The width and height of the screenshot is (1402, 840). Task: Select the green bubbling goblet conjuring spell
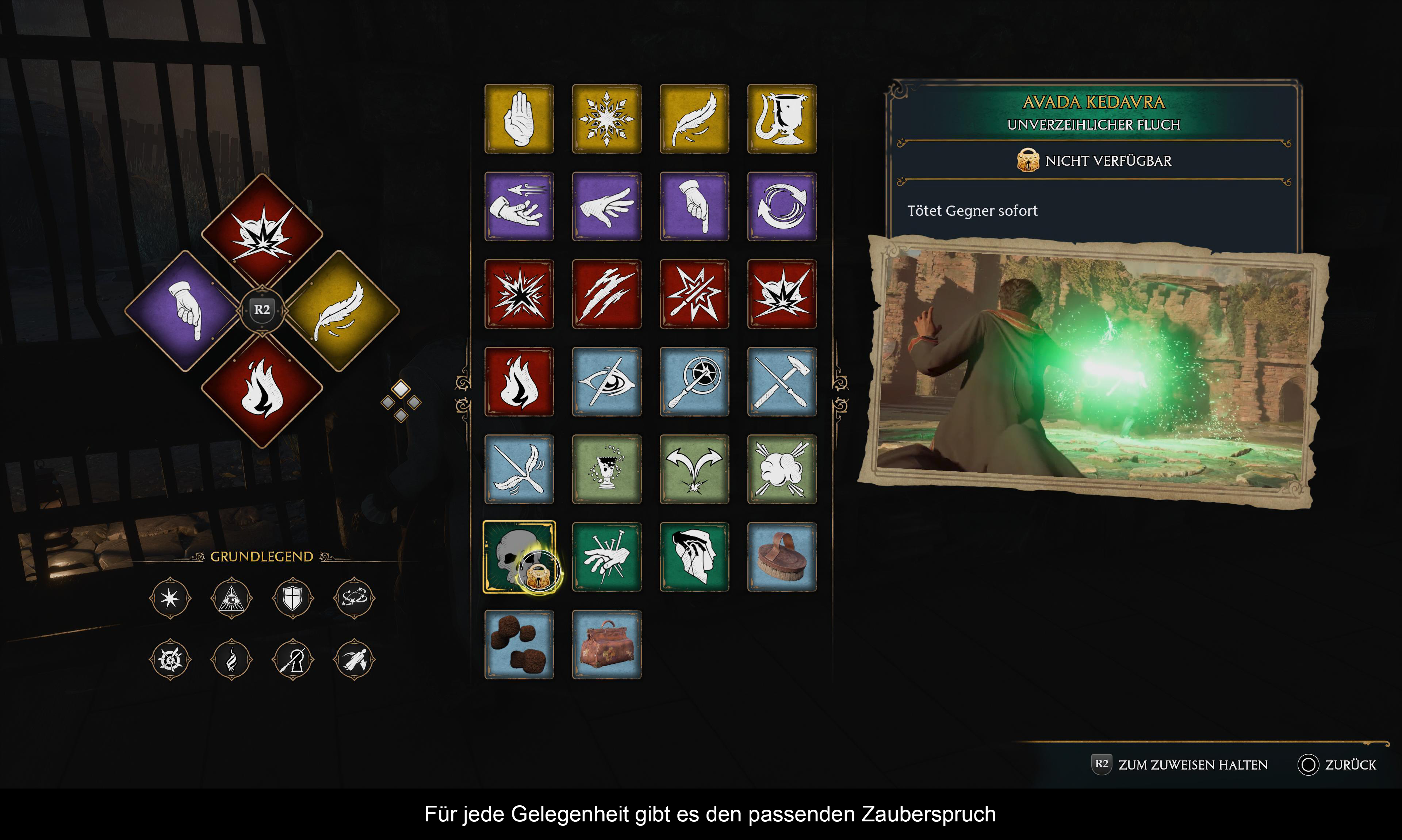click(x=606, y=469)
